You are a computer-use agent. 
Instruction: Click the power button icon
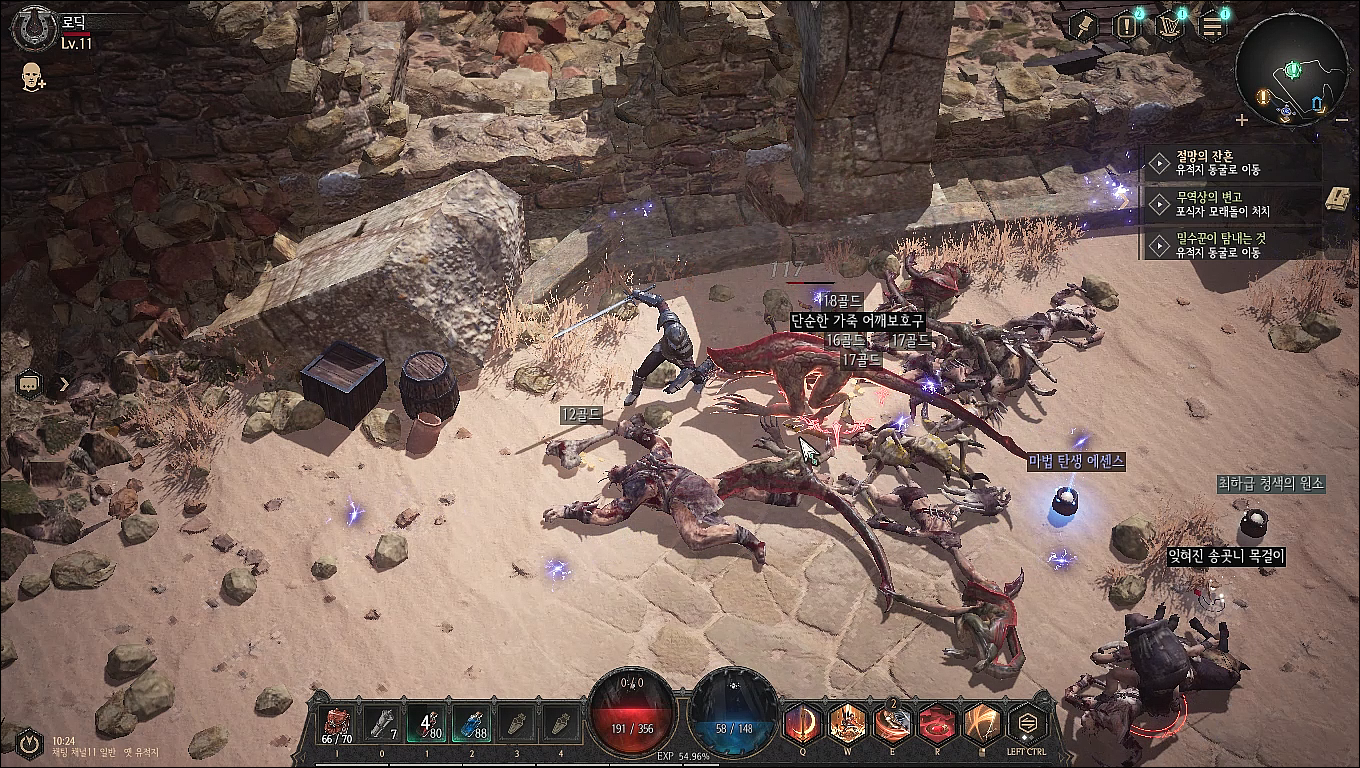click(x=29, y=743)
